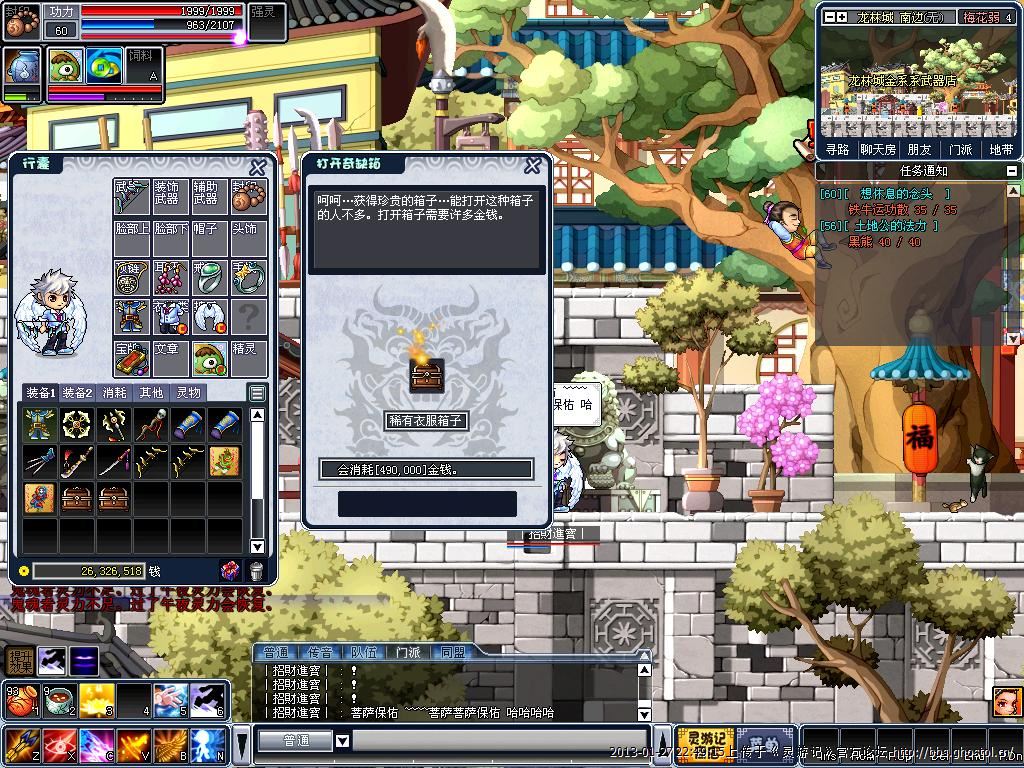
Task: Select the first treasure chest in inventory
Action: [x=77, y=498]
